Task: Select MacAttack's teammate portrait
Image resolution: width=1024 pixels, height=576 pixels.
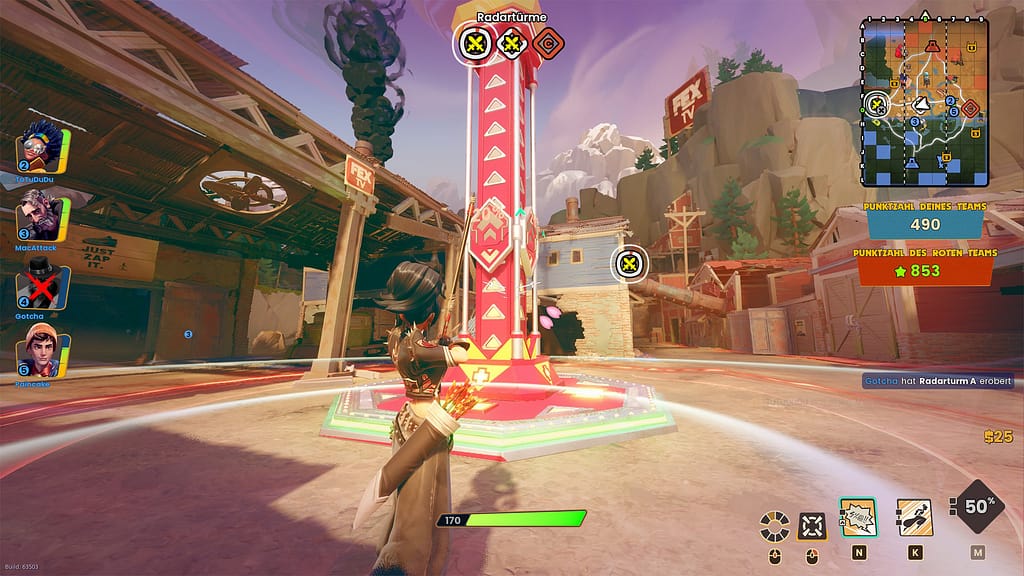Action: (x=43, y=215)
